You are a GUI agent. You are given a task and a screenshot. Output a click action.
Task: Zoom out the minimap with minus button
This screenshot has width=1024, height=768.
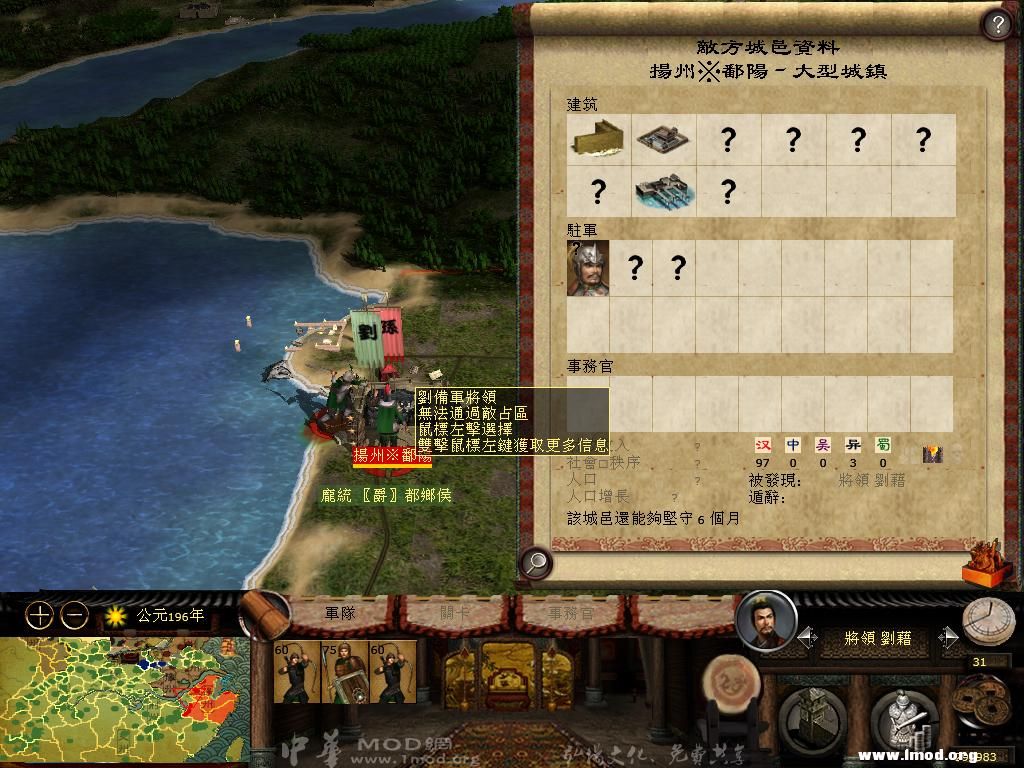point(75,616)
